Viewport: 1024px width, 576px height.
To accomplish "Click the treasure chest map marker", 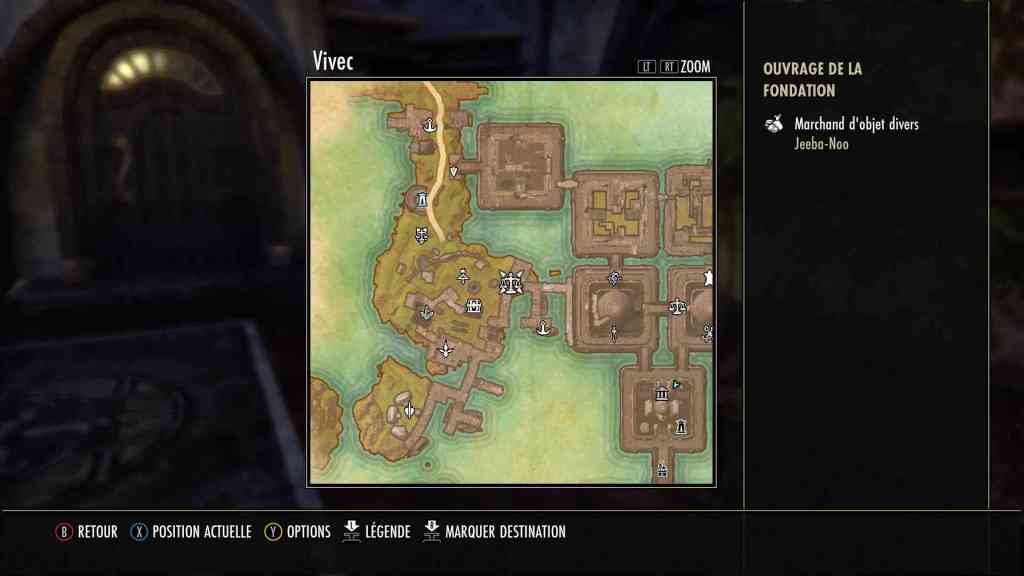I will tap(474, 307).
